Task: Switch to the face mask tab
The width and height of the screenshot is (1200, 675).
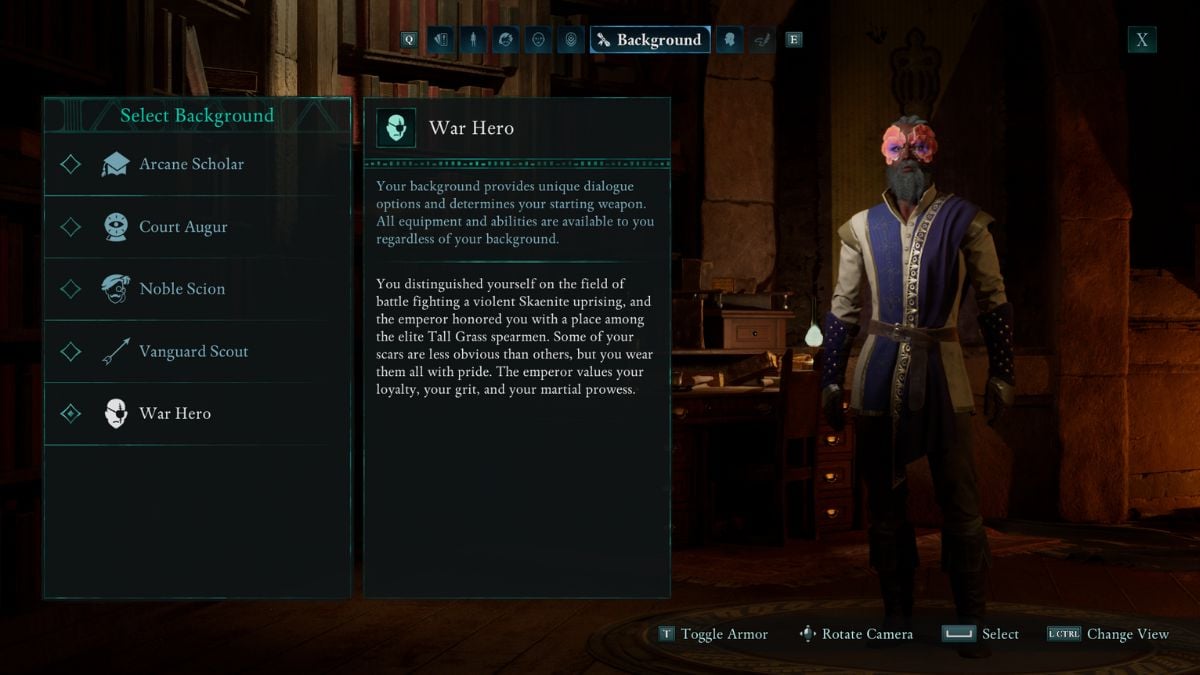Action: click(538, 40)
